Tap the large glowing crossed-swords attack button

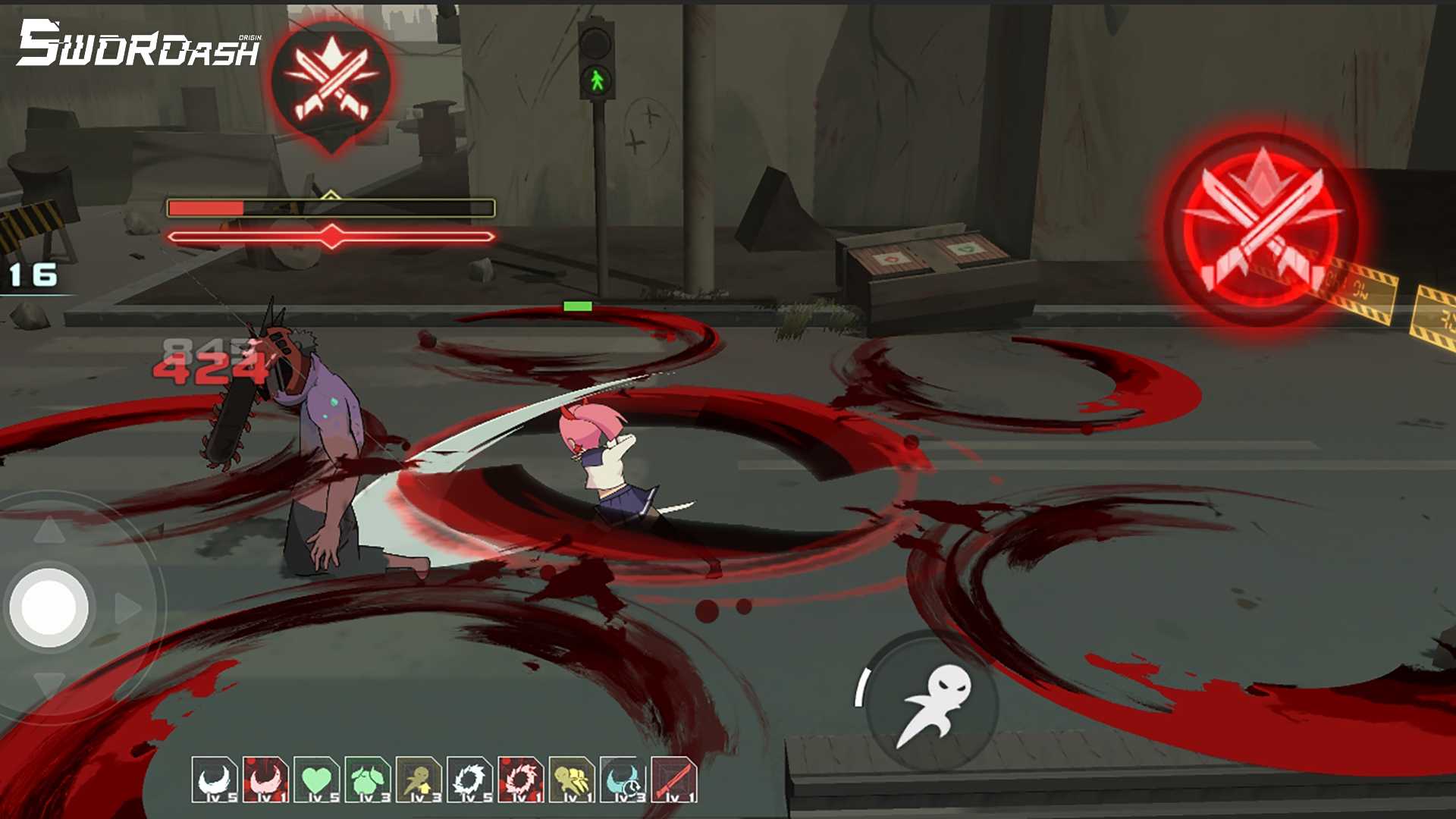coord(1260,229)
